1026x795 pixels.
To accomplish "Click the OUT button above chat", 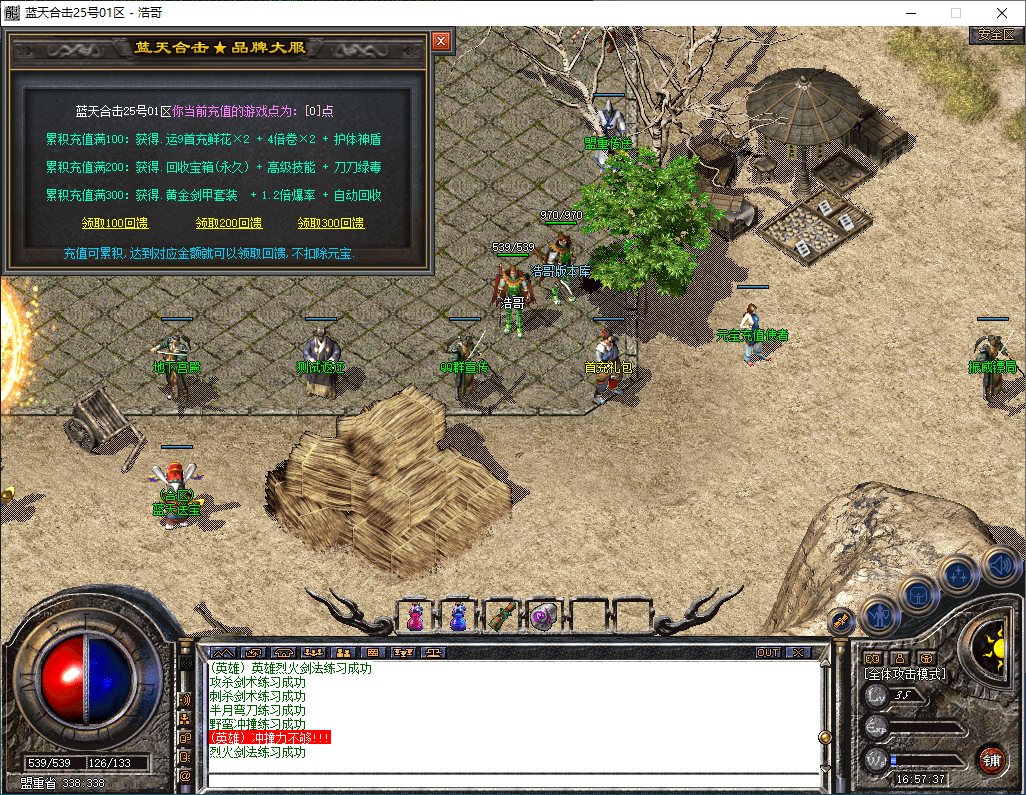I will click(767, 652).
